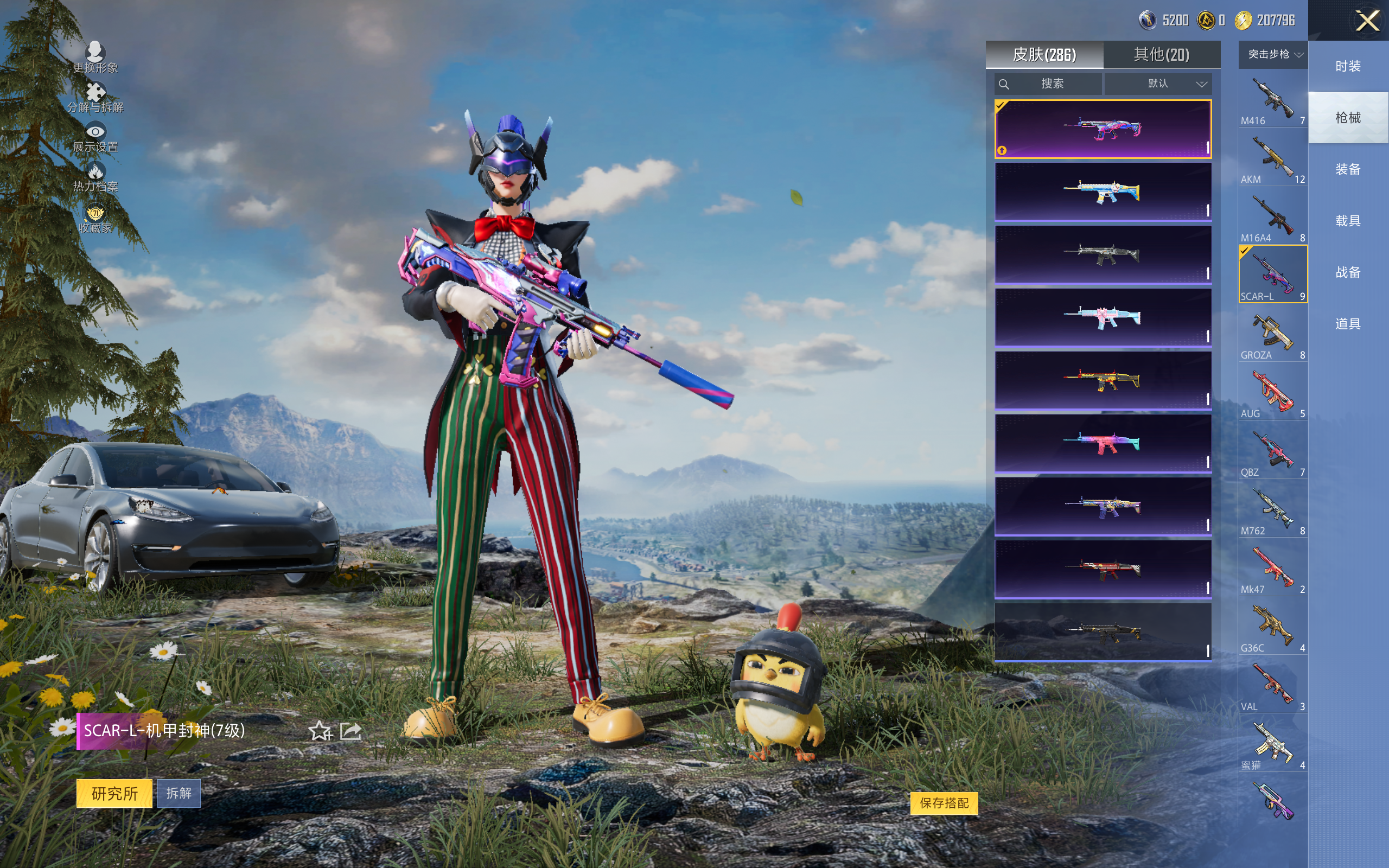
Task: Select the M416 weapon category
Action: (x=1272, y=101)
